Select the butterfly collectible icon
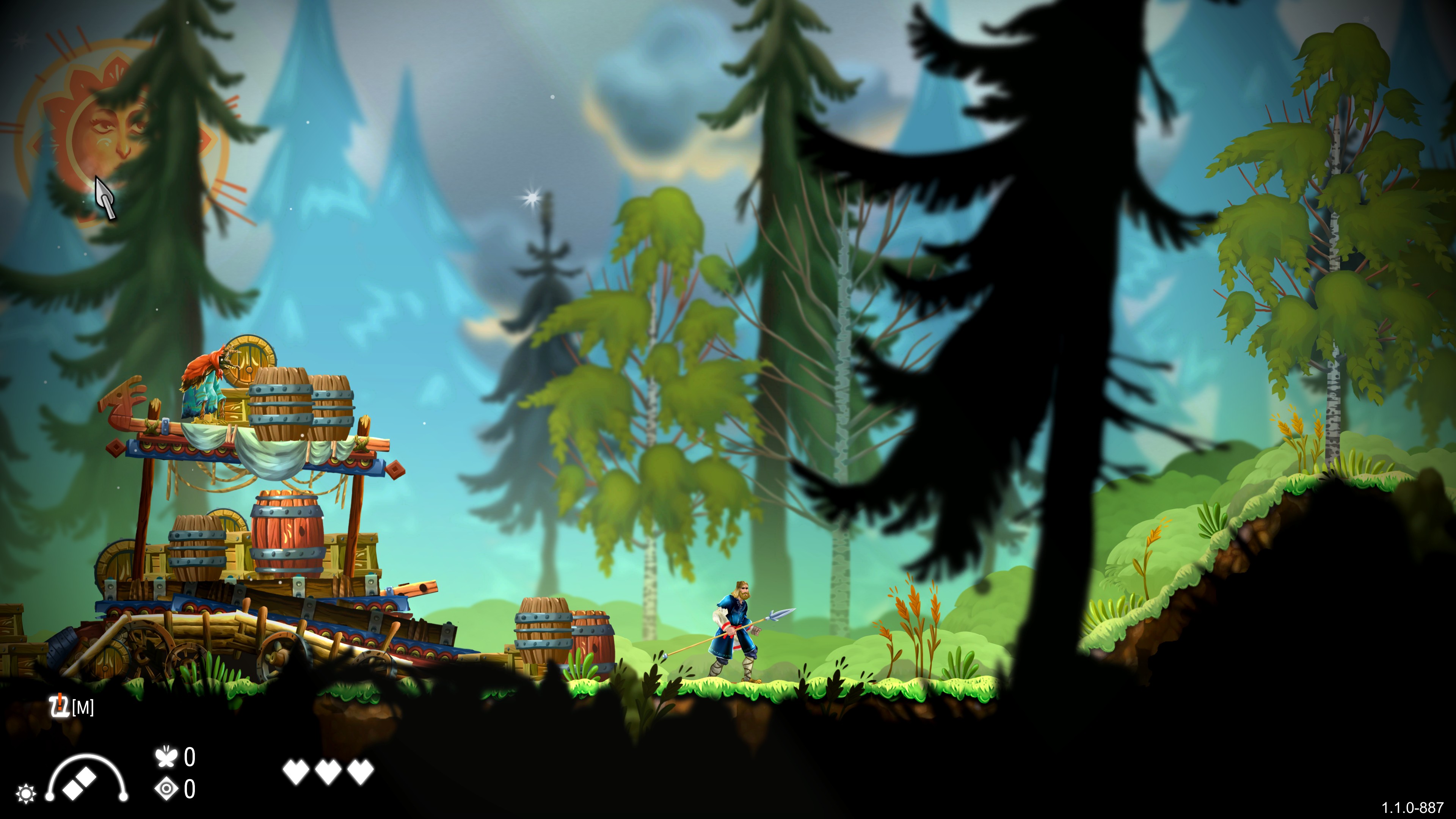The height and width of the screenshot is (819, 1456). click(166, 757)
